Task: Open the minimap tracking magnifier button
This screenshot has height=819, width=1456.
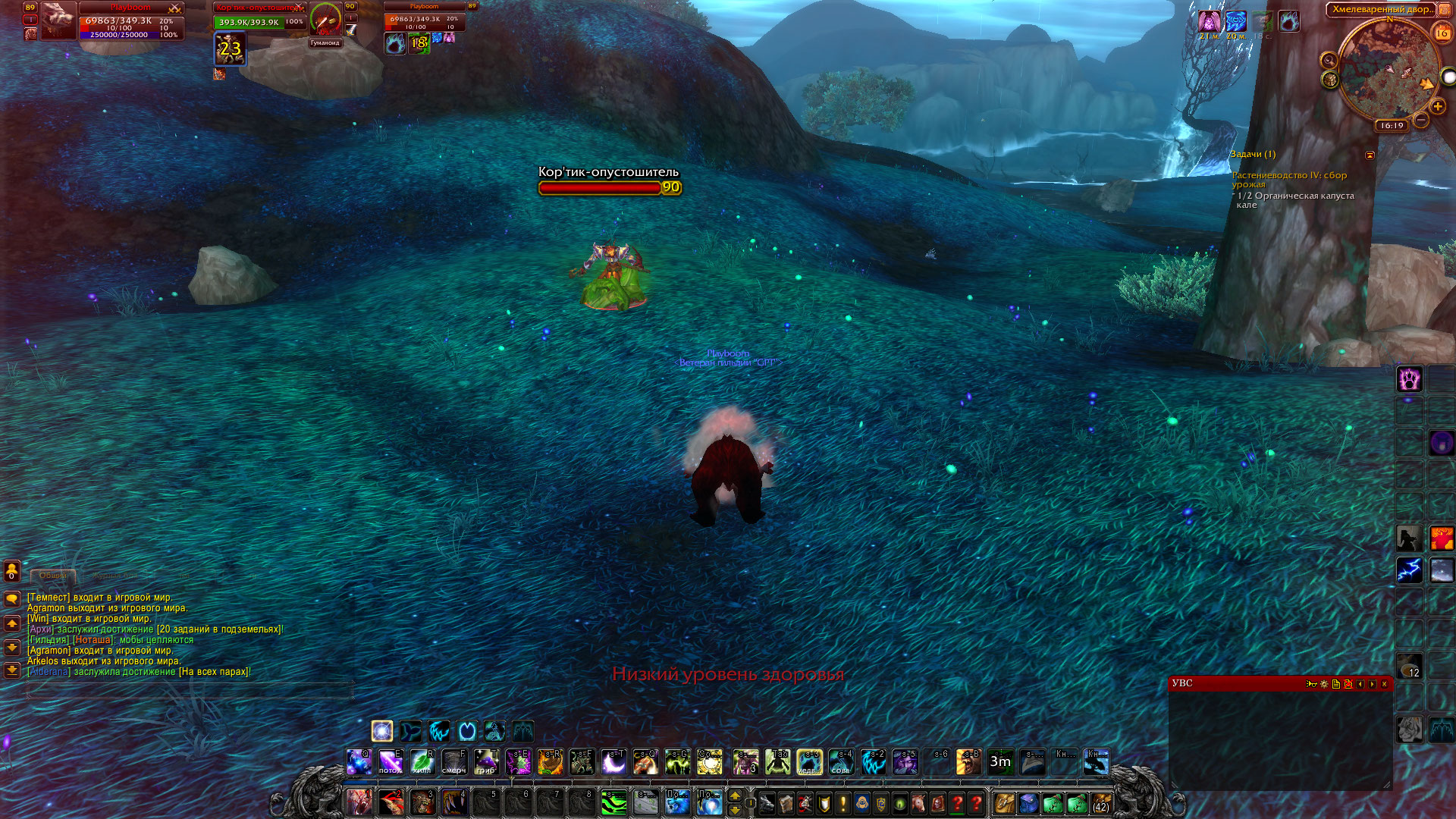Action: tap(1329, 61)
